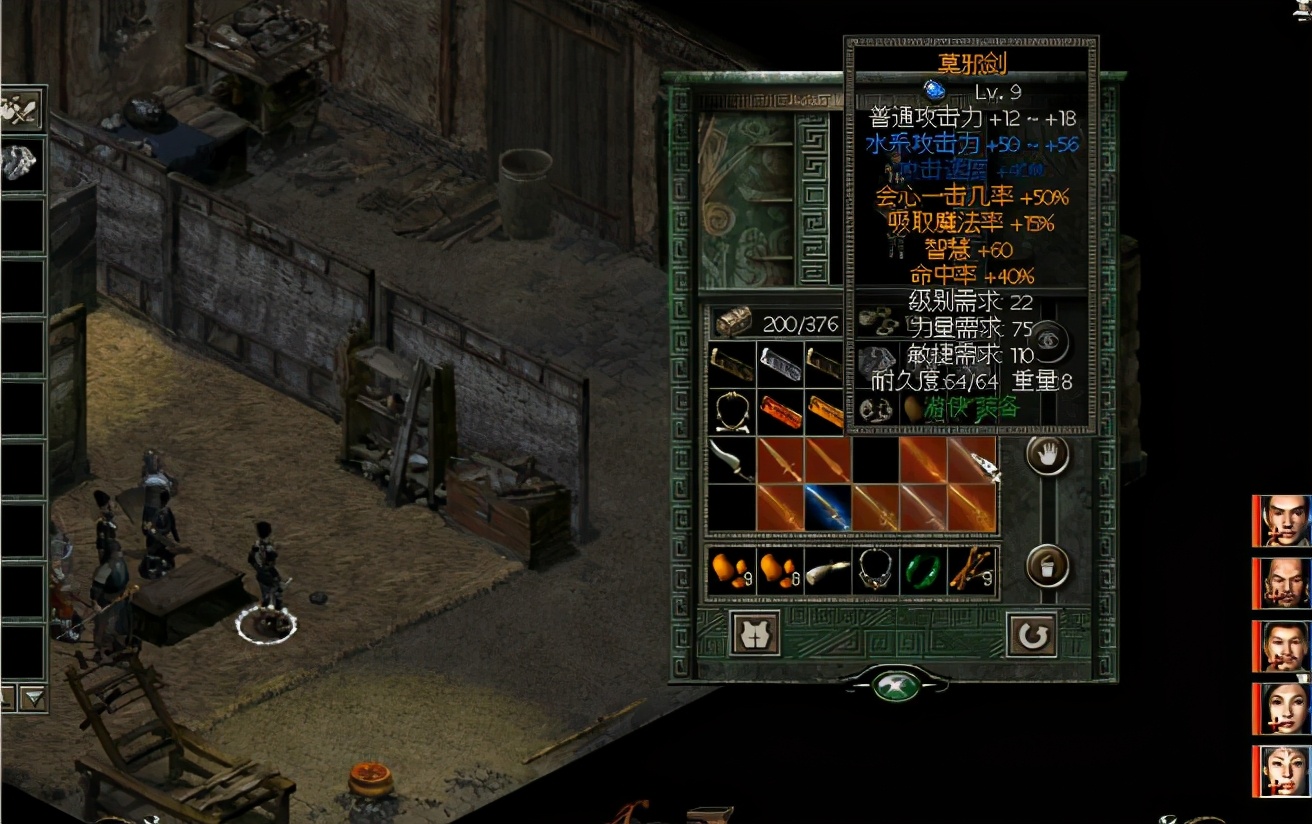The image size is (1312, 824).
Task: Click the crossed tools icon on left bar
Action: (x=21, y=109)
